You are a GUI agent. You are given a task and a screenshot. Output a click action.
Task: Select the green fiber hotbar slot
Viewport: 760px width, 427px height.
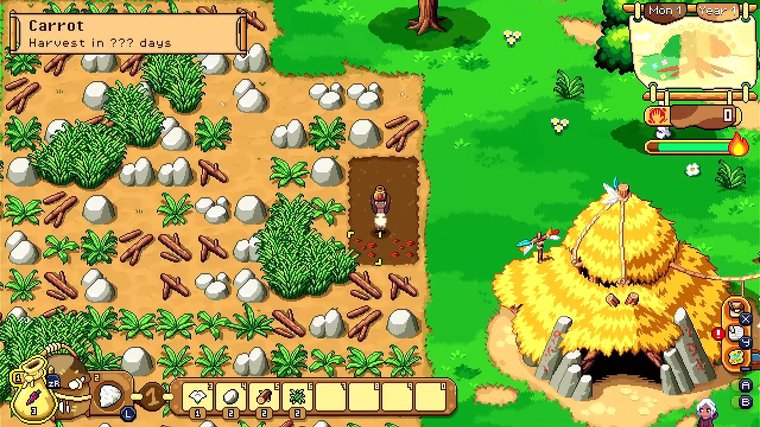point(297,396)
